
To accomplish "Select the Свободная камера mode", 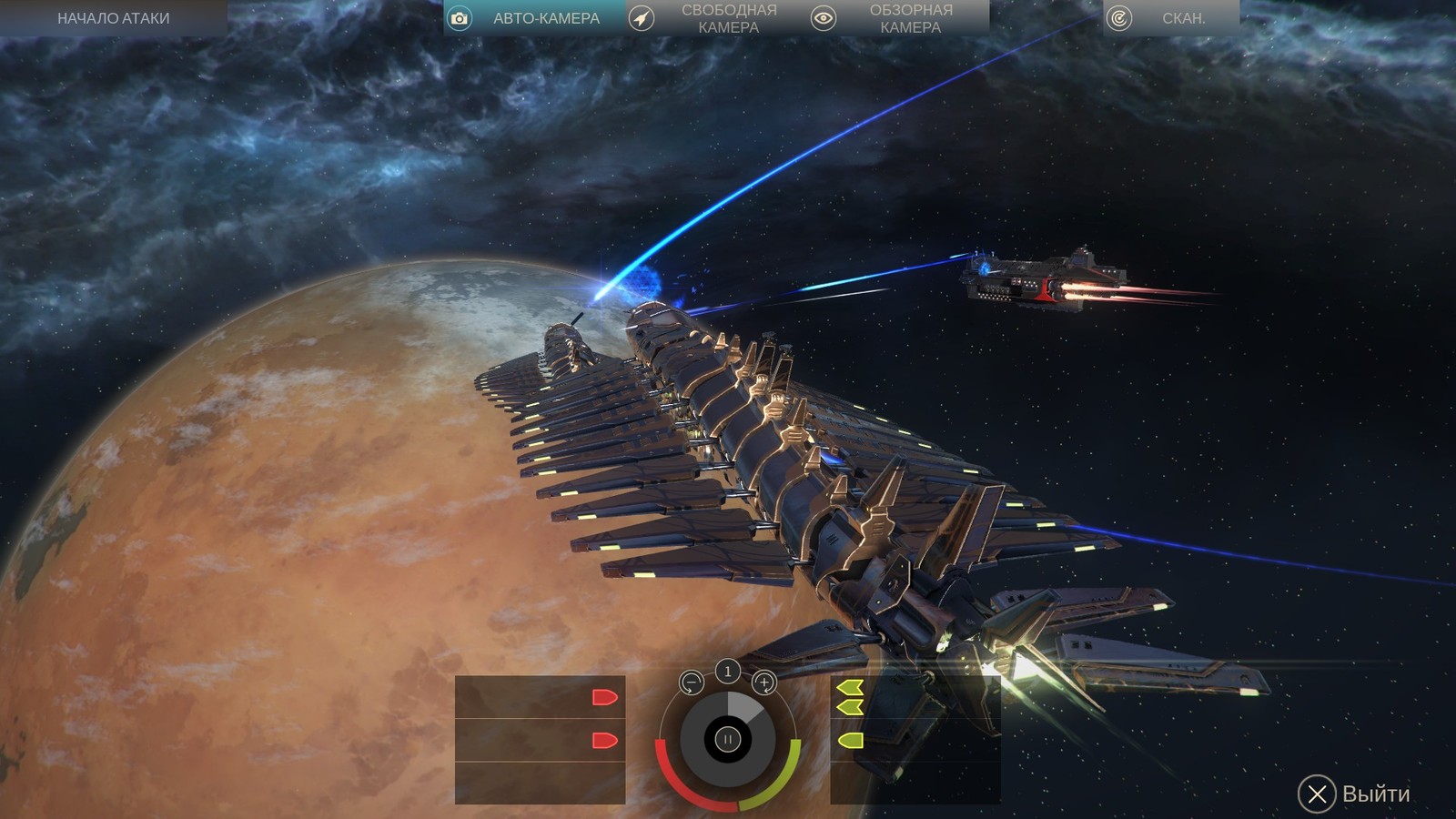I will (715, 18).
